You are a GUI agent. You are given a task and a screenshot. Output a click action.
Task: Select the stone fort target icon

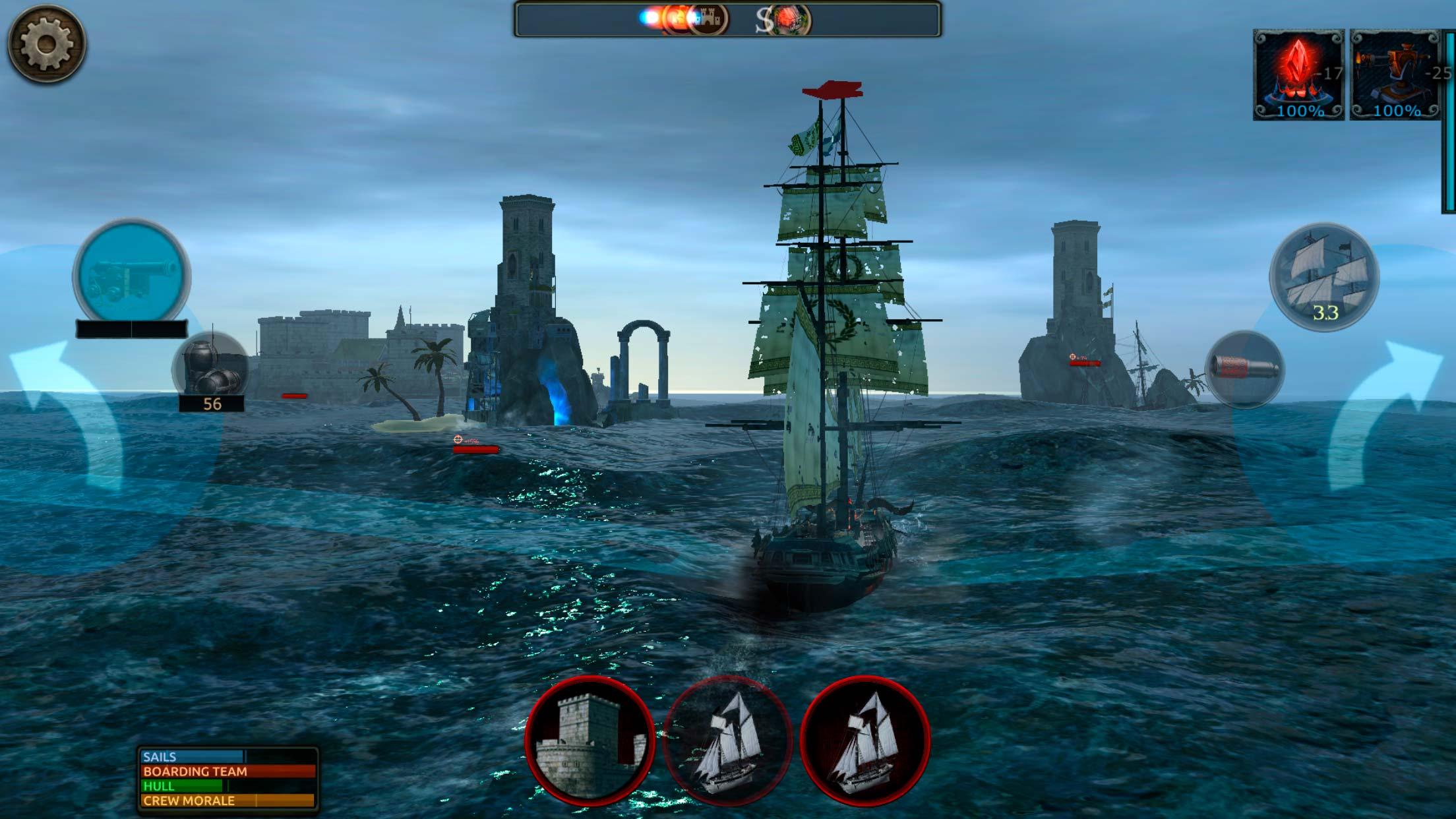coord(590,740)
